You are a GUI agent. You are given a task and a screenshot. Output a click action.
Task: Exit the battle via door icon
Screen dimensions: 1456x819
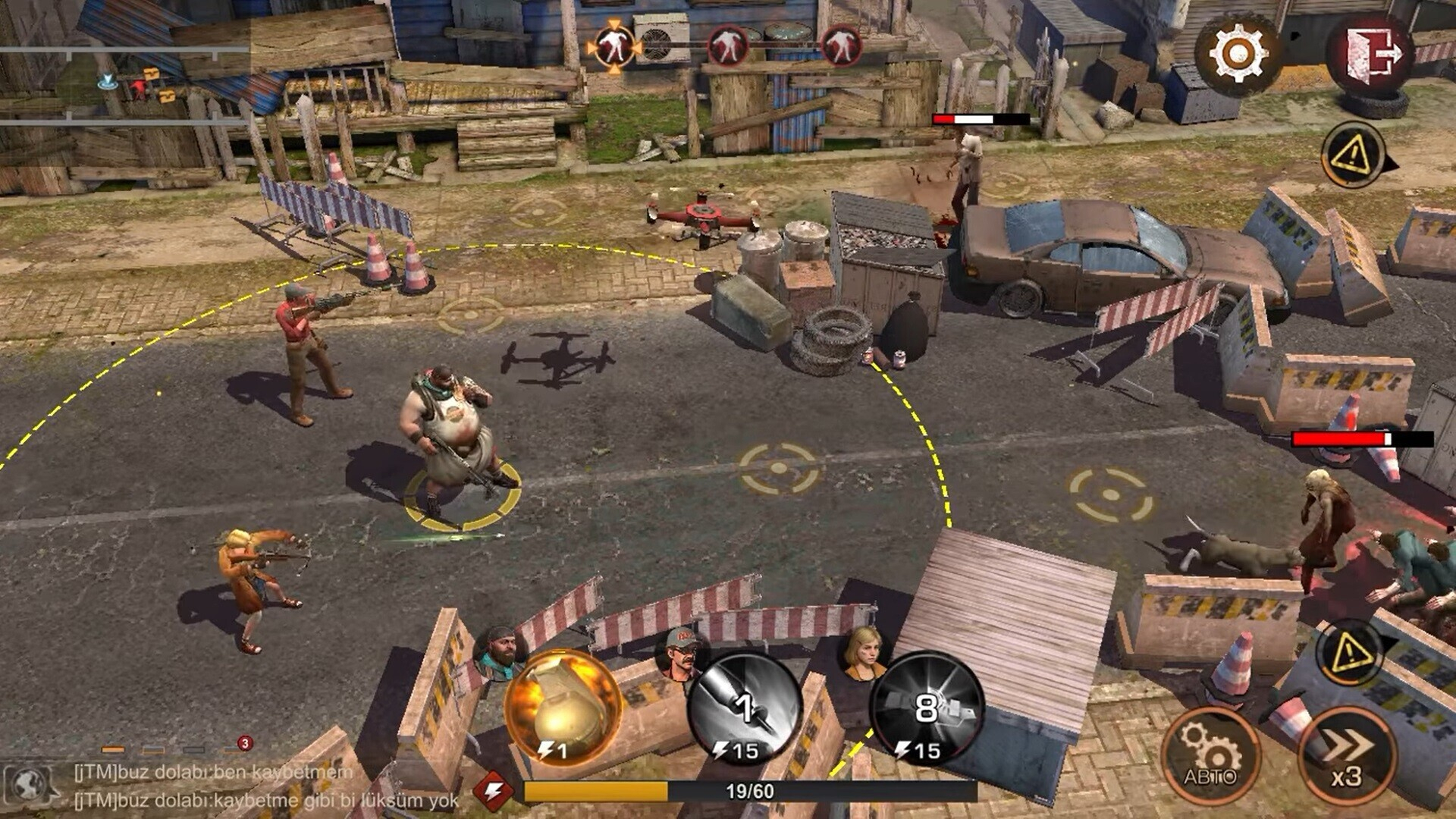coord(1373,55)
